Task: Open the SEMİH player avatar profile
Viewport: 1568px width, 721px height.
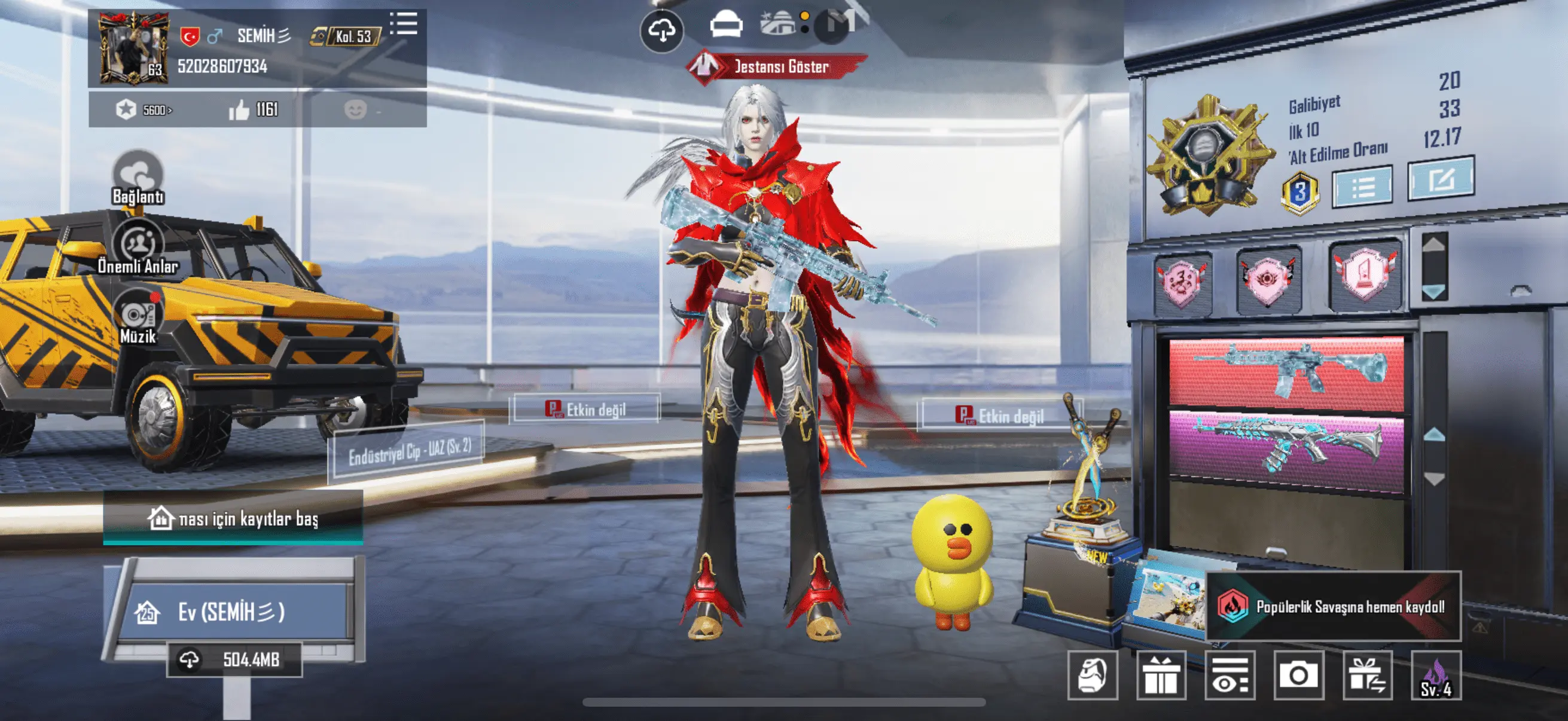Action: 133,48
